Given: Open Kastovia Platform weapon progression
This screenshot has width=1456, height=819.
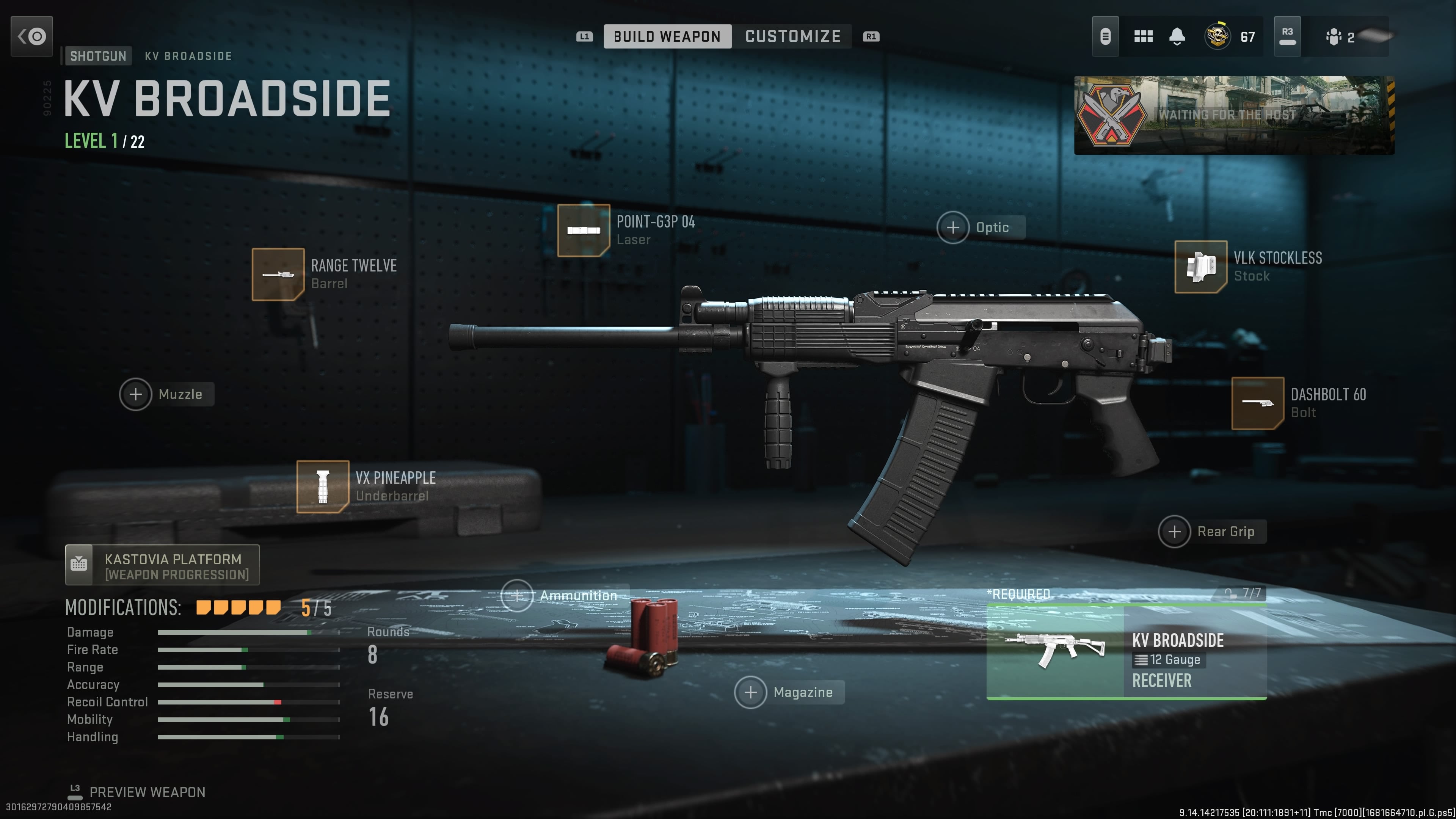Looking at the screenshot, I should click(x=162, y=565).
